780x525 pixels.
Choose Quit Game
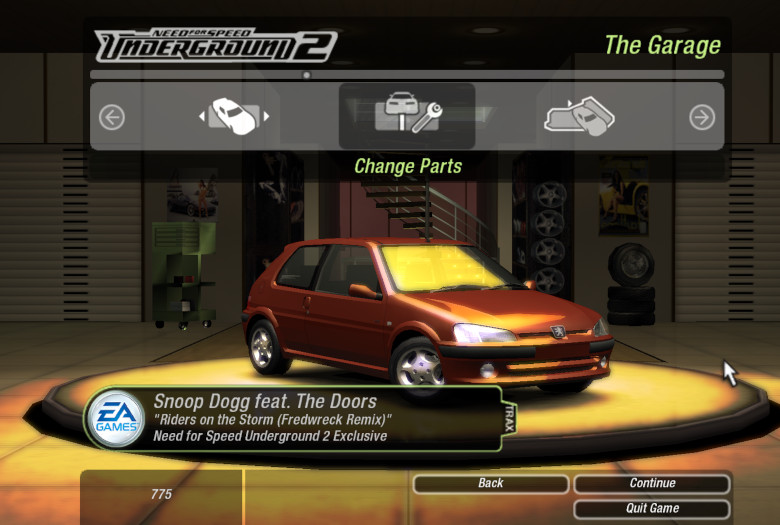[x=652, y=508]
